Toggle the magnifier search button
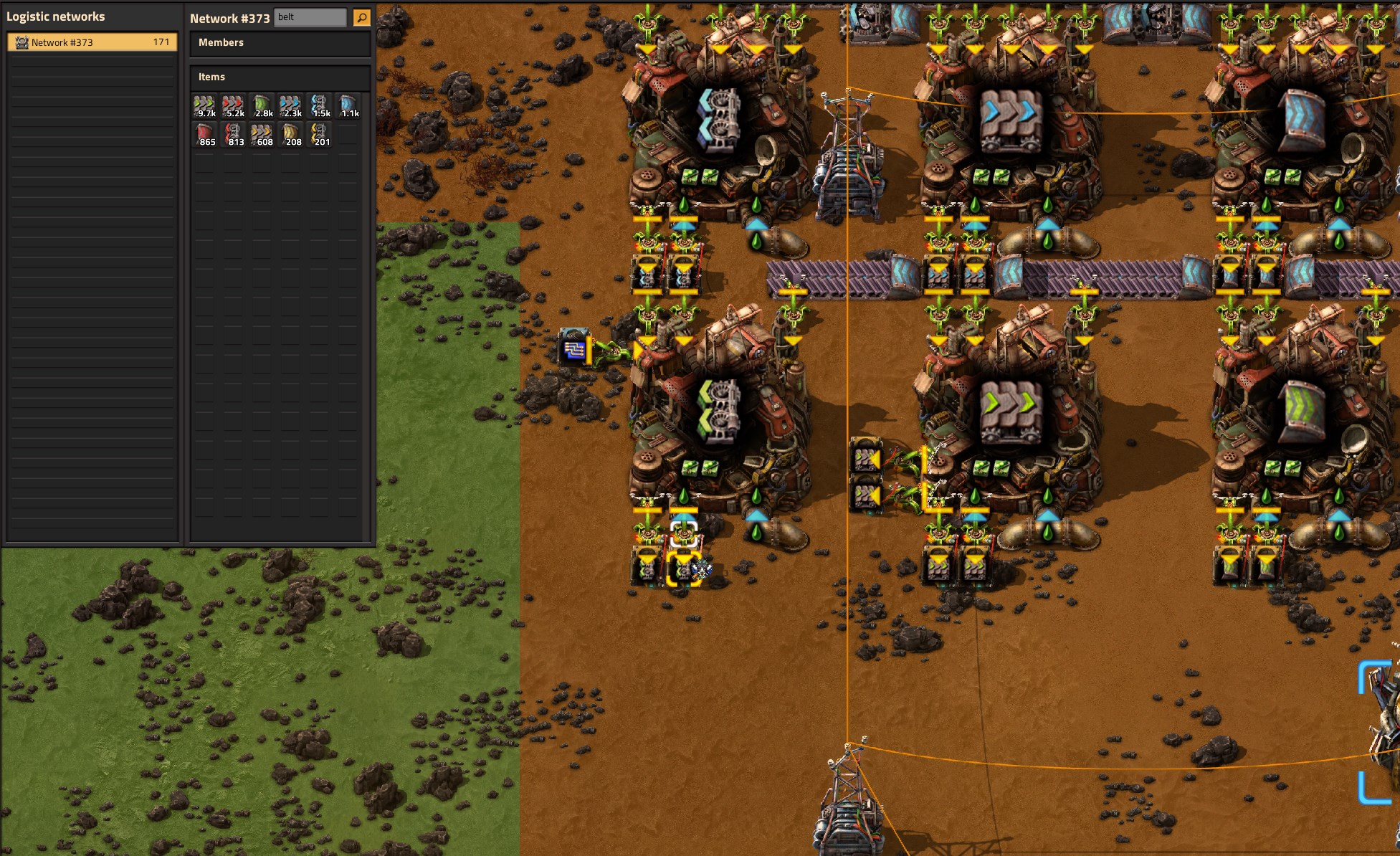The image size is (1400, 856). (362, 17)
